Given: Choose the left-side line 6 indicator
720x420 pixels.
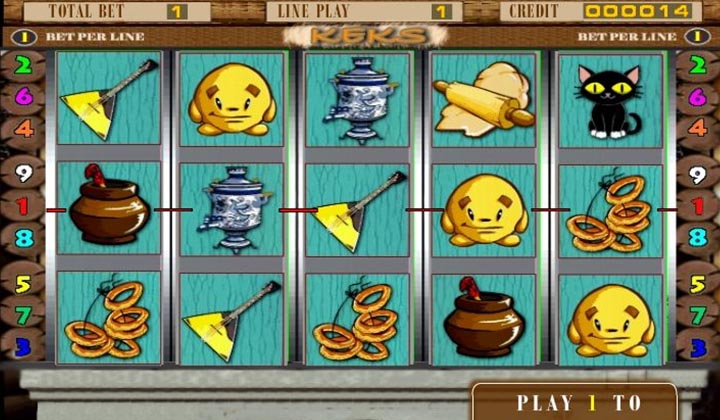Looking at the screenshot, I should coord(21,97).
